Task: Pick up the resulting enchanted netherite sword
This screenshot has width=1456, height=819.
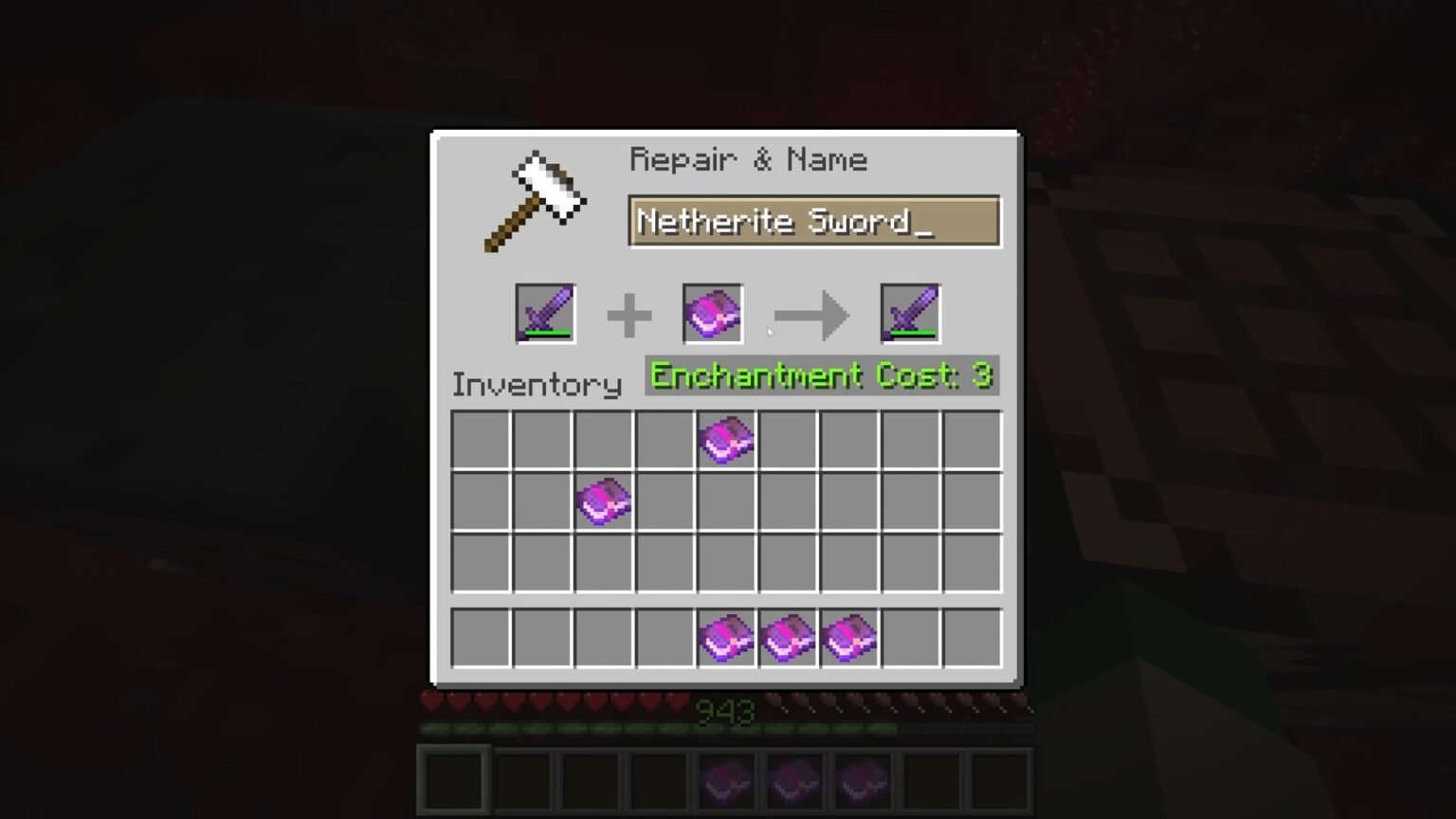Action: pos(908,313)
